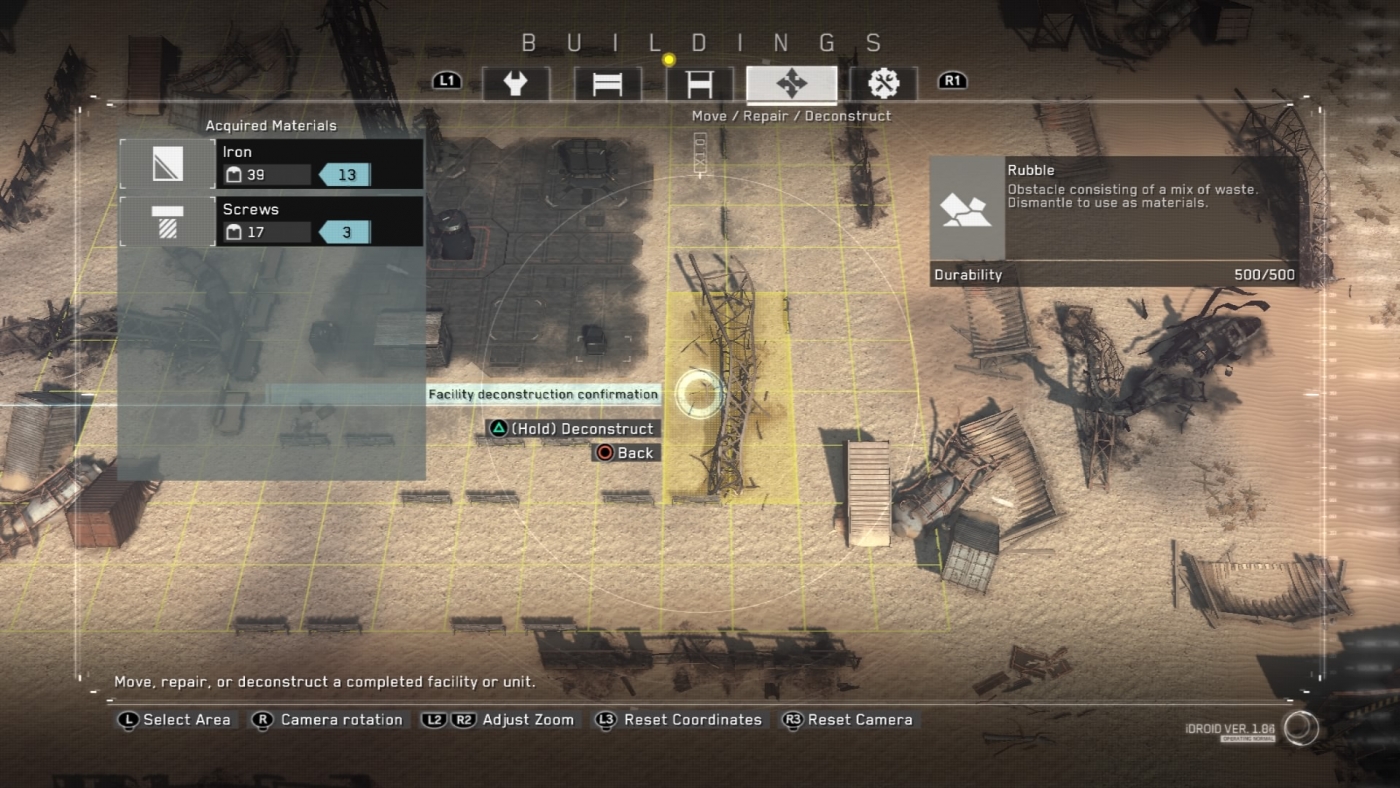Click the R3 Reset Camera control
1400x788 pixels.
tap(848, 719)
